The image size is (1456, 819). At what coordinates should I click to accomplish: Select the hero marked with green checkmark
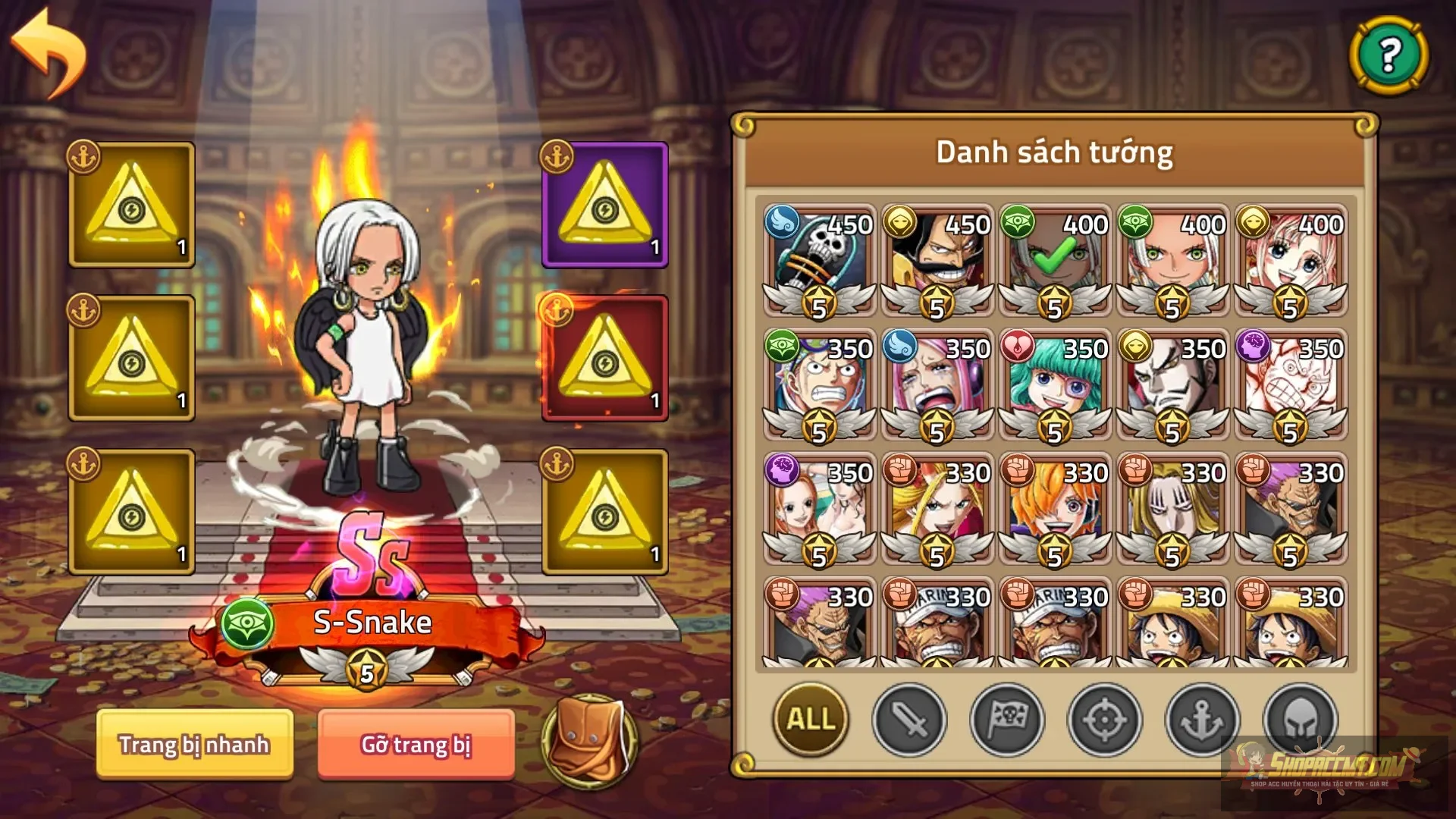coord(1053,258)
